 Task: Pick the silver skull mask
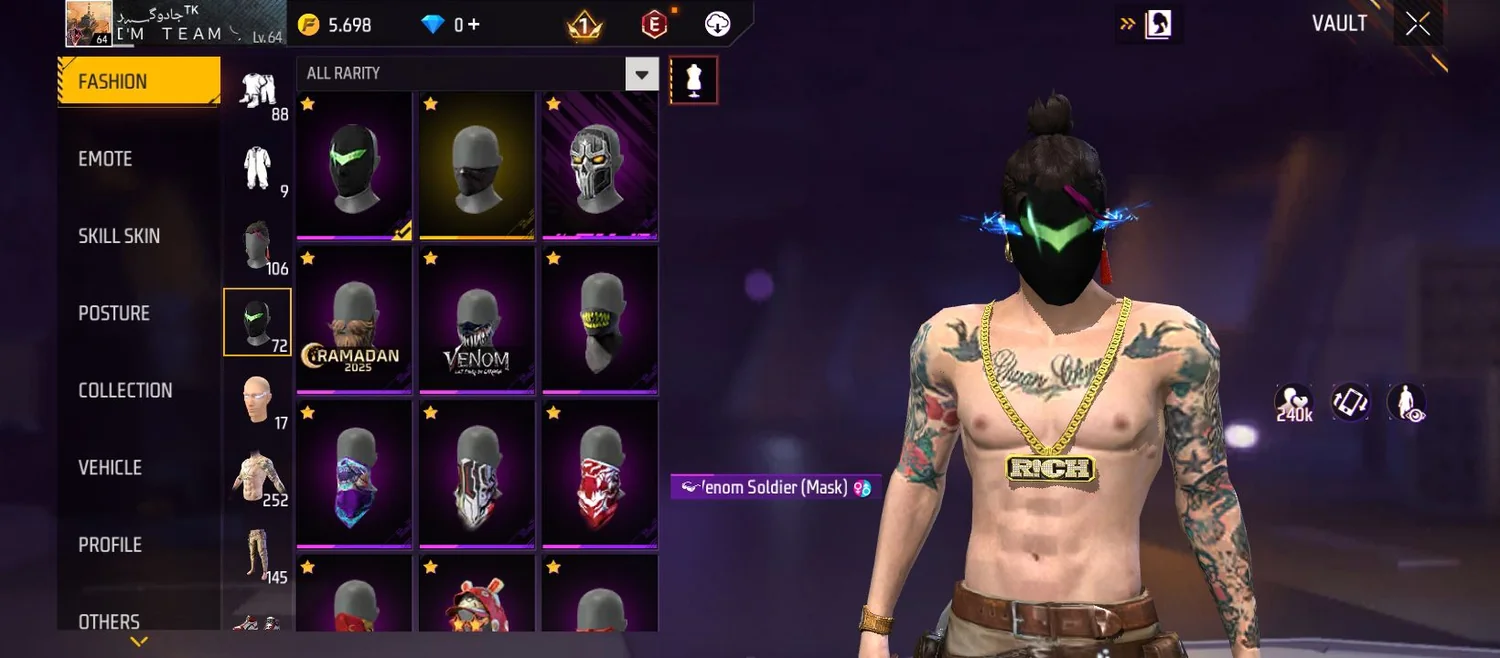[x=600, y=165]
